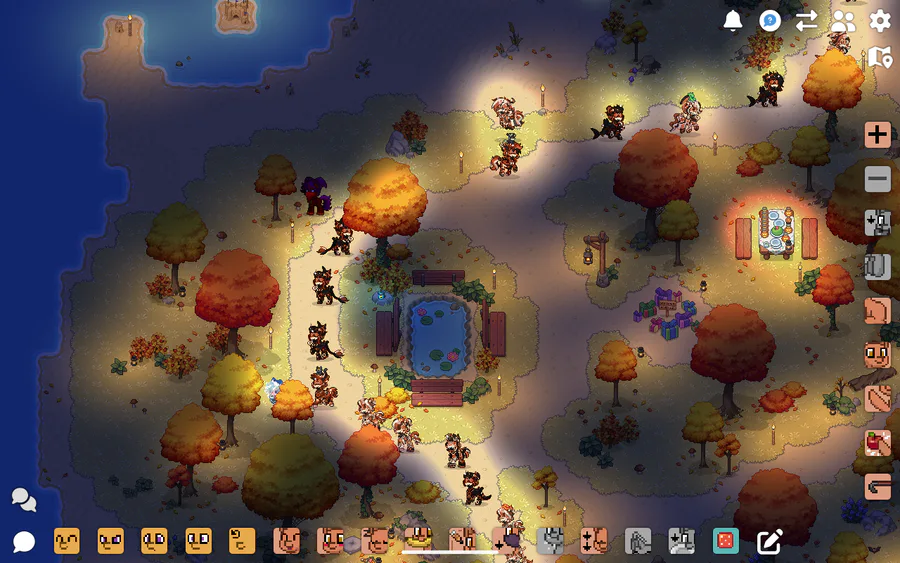900x563 pixels.
Task: Open the blue speech bubble help icon
Action: [x=770, y=21]
